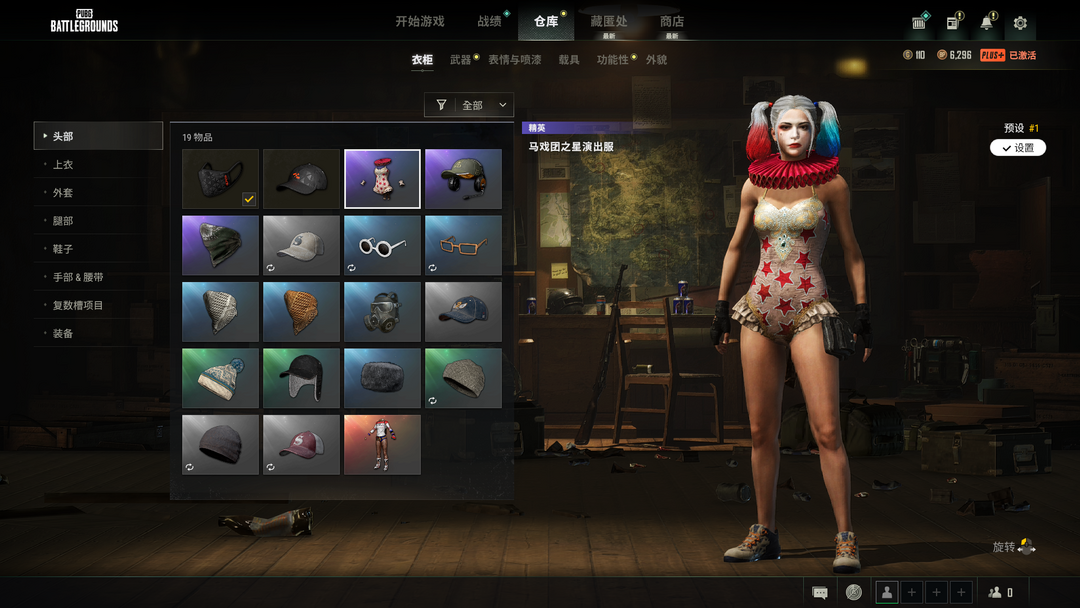Show the 鞋子 shoes category
The height and width of the screenshot is (608, 1080).
click(x=63, y=249)
